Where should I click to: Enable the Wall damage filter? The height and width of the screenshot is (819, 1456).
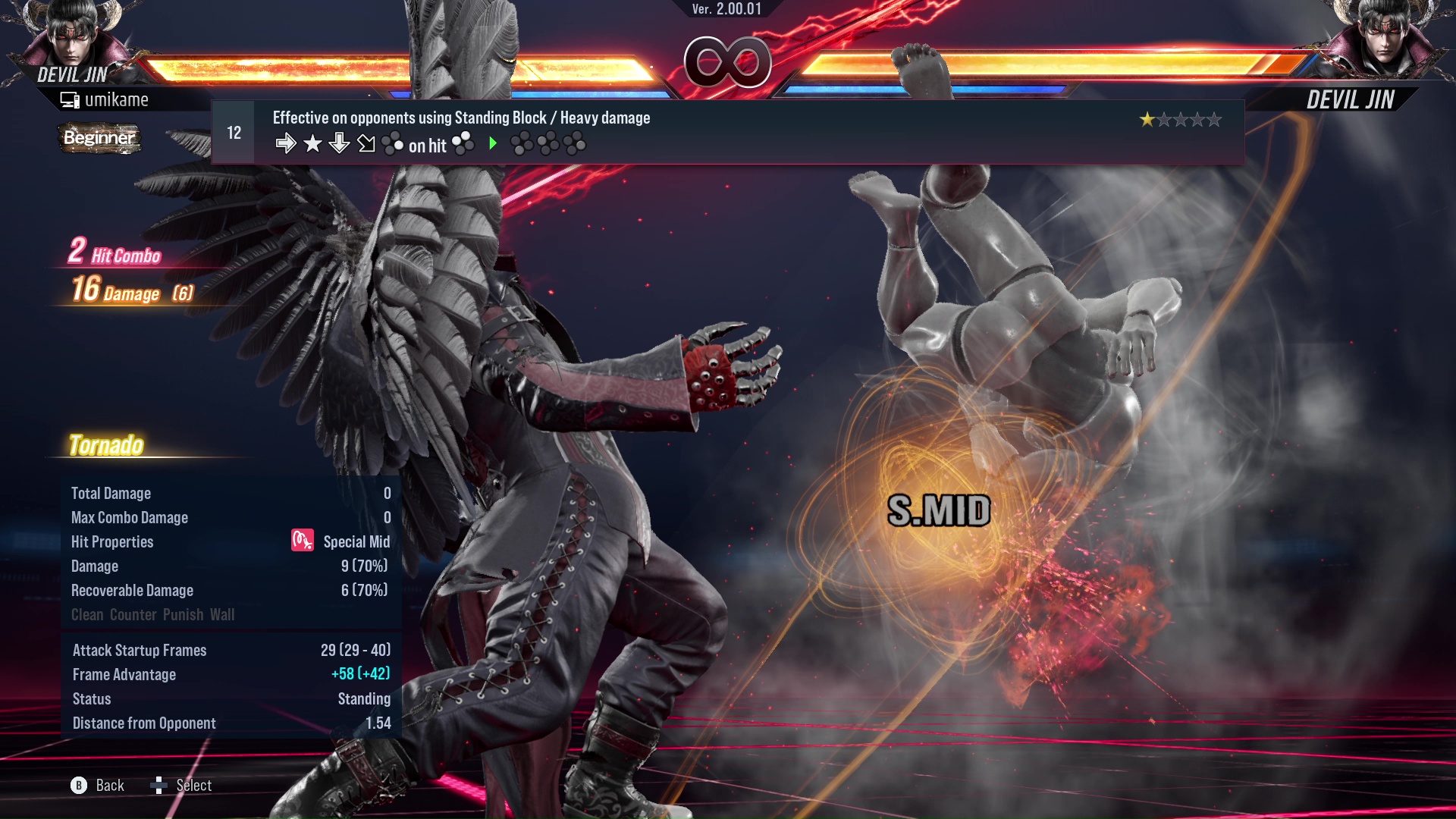click(x=224, y=614)
